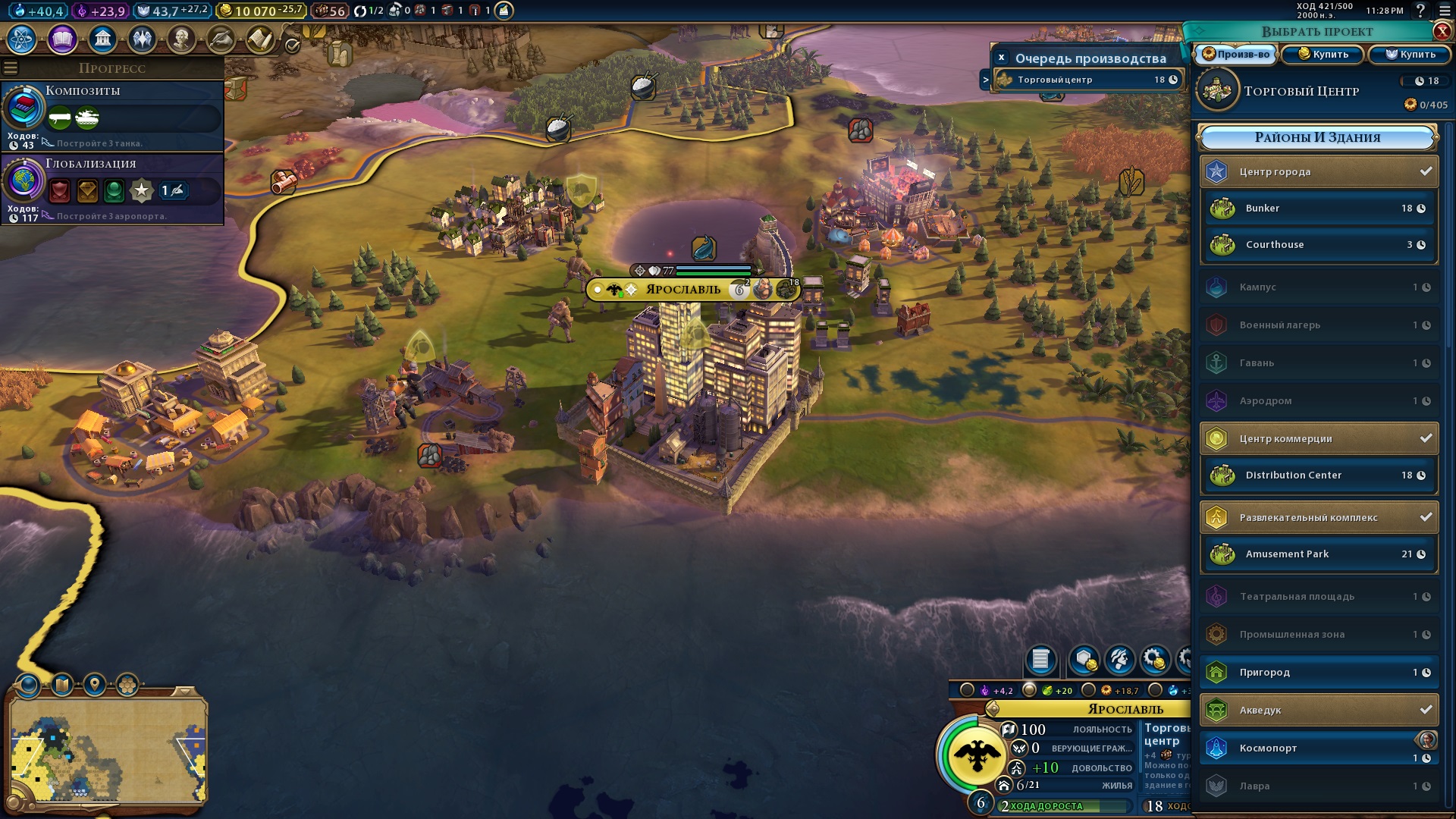Open the technology tree atom icon
The height and width of the screenshot is (819, 1456).
(x=21, y=39)
